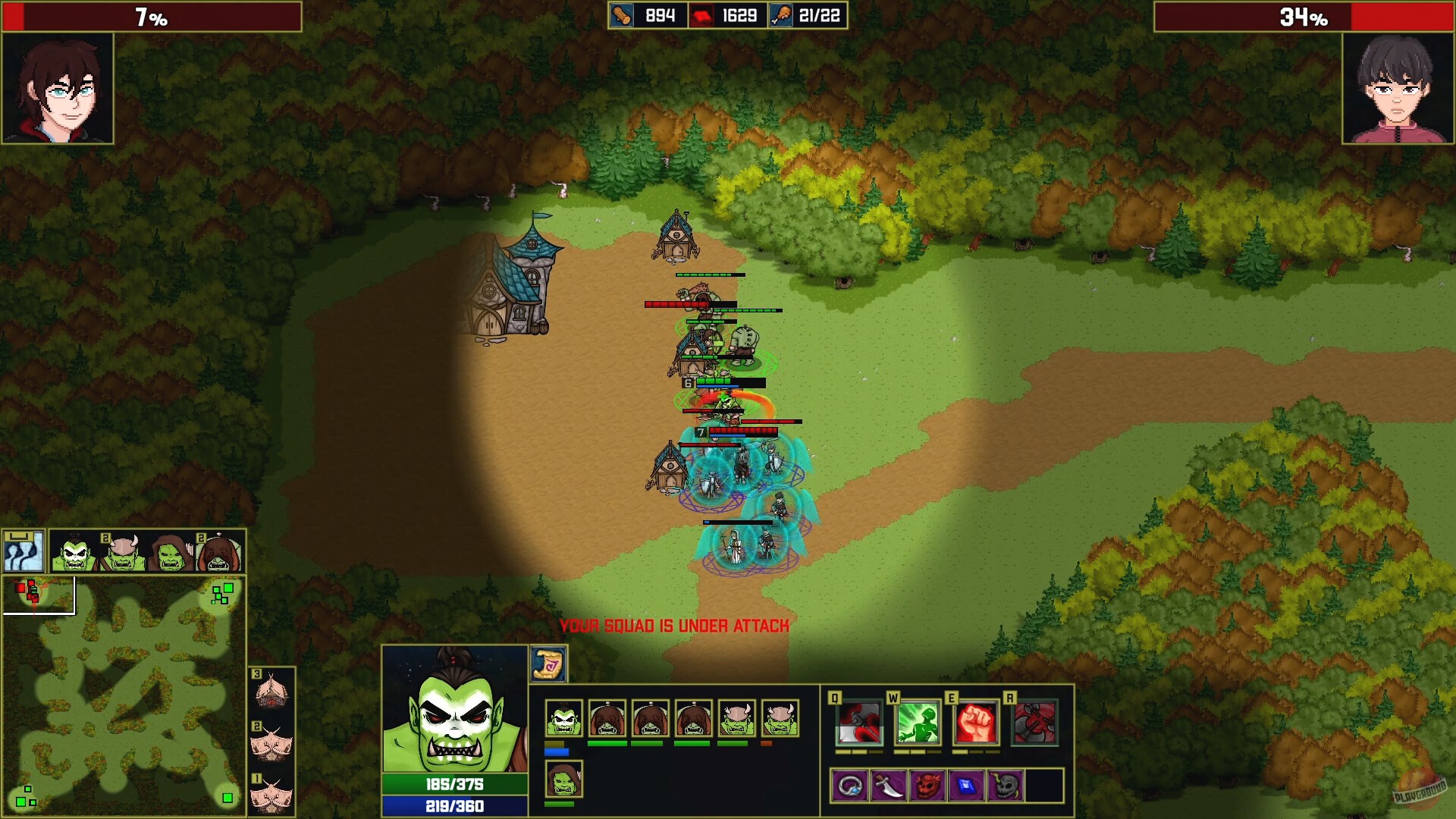Screen dimensions: 1456x819
Task: Select the robed orc shaman portrait
Action: coord(218,552)
